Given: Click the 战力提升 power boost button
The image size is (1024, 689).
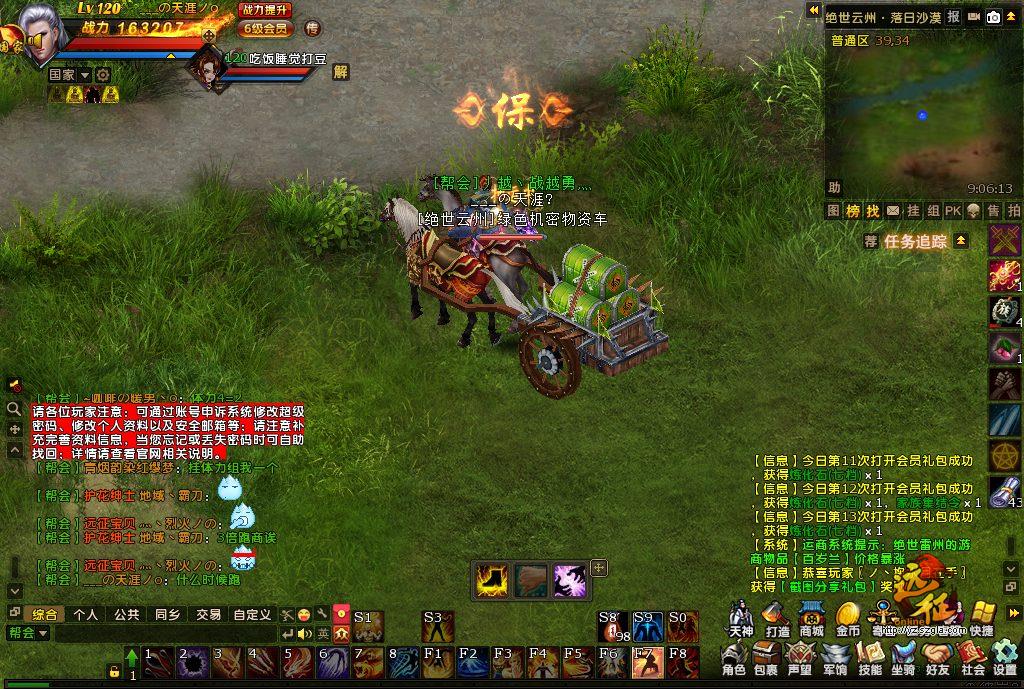Looking at the screenshot, I should click(x=266, y=9).
